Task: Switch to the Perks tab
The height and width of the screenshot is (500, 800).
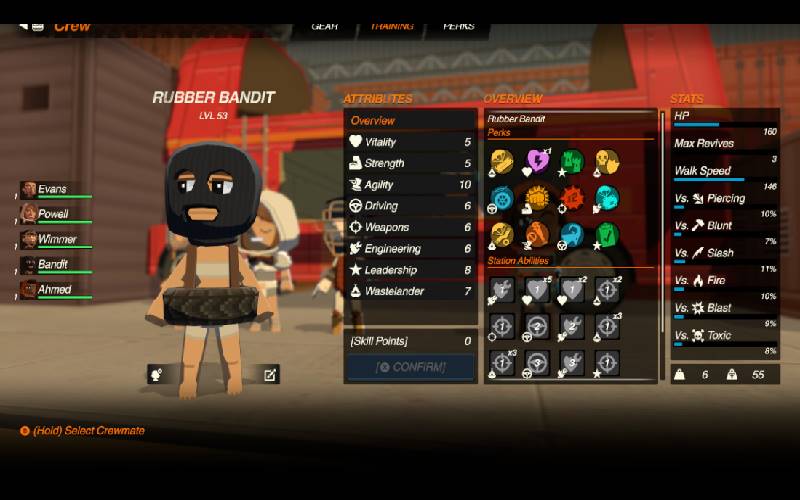Action: tap(459, 26)
